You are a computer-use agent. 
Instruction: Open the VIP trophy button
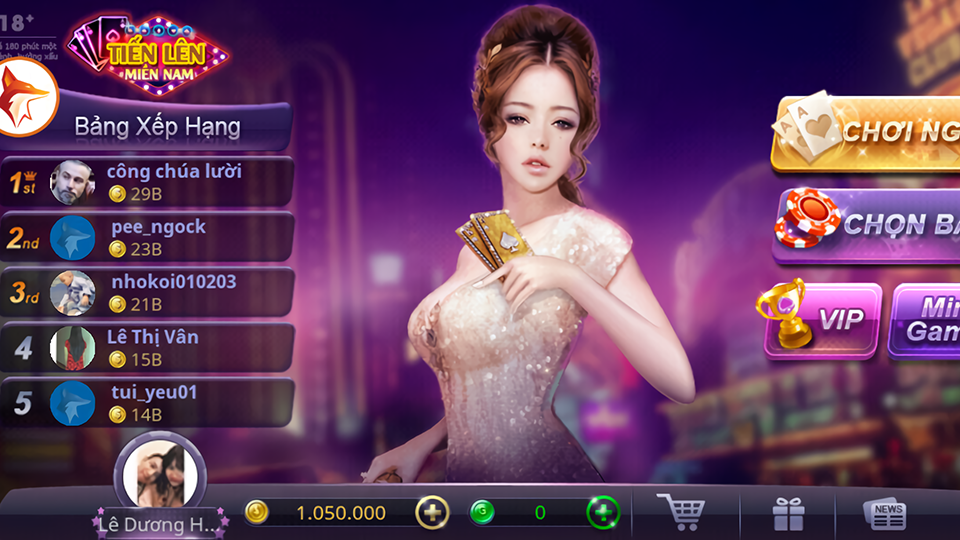[x=823, y=320]
